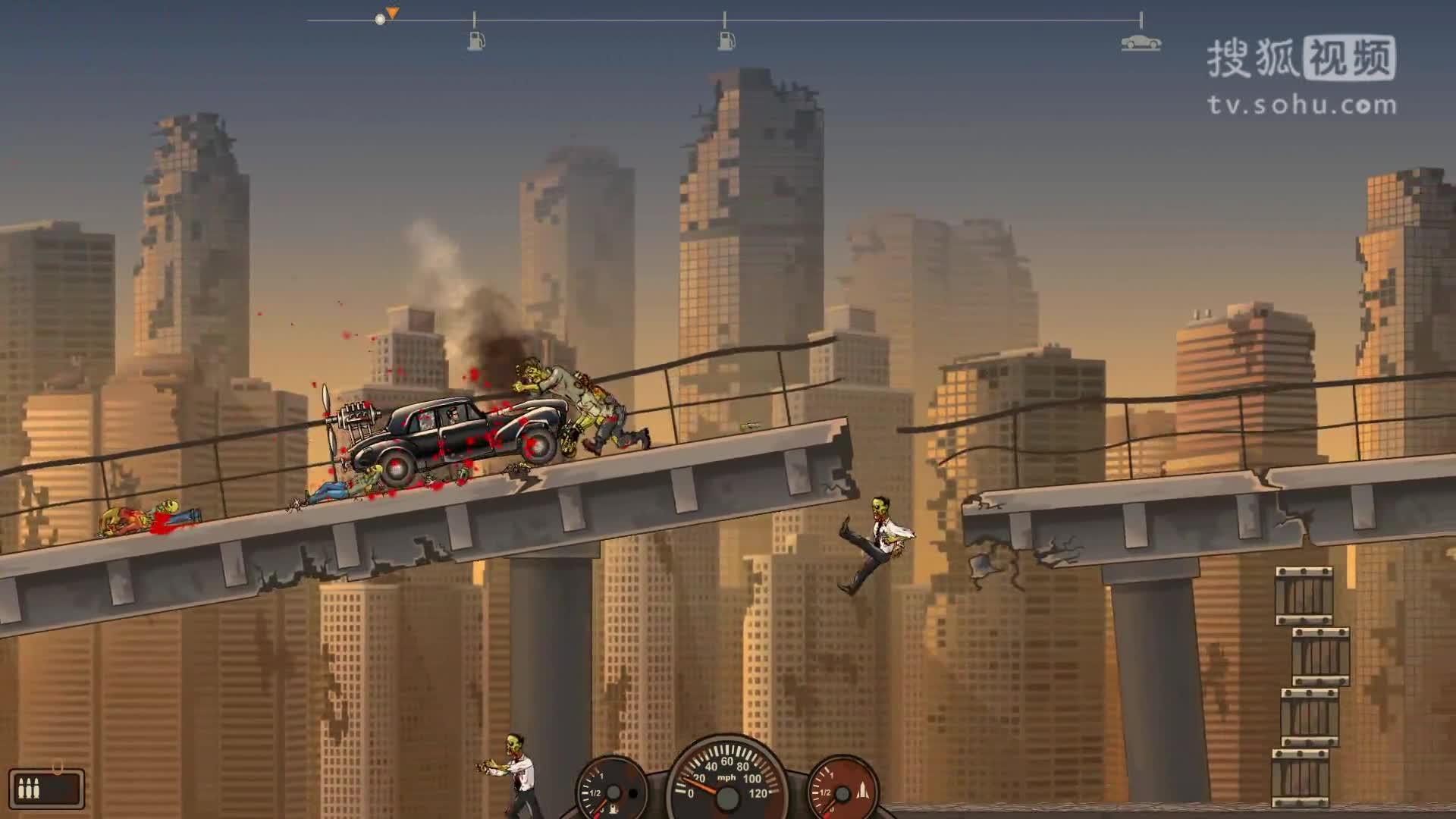
Task: Click the first gas pump checkpoint marker
Action: 475,40
